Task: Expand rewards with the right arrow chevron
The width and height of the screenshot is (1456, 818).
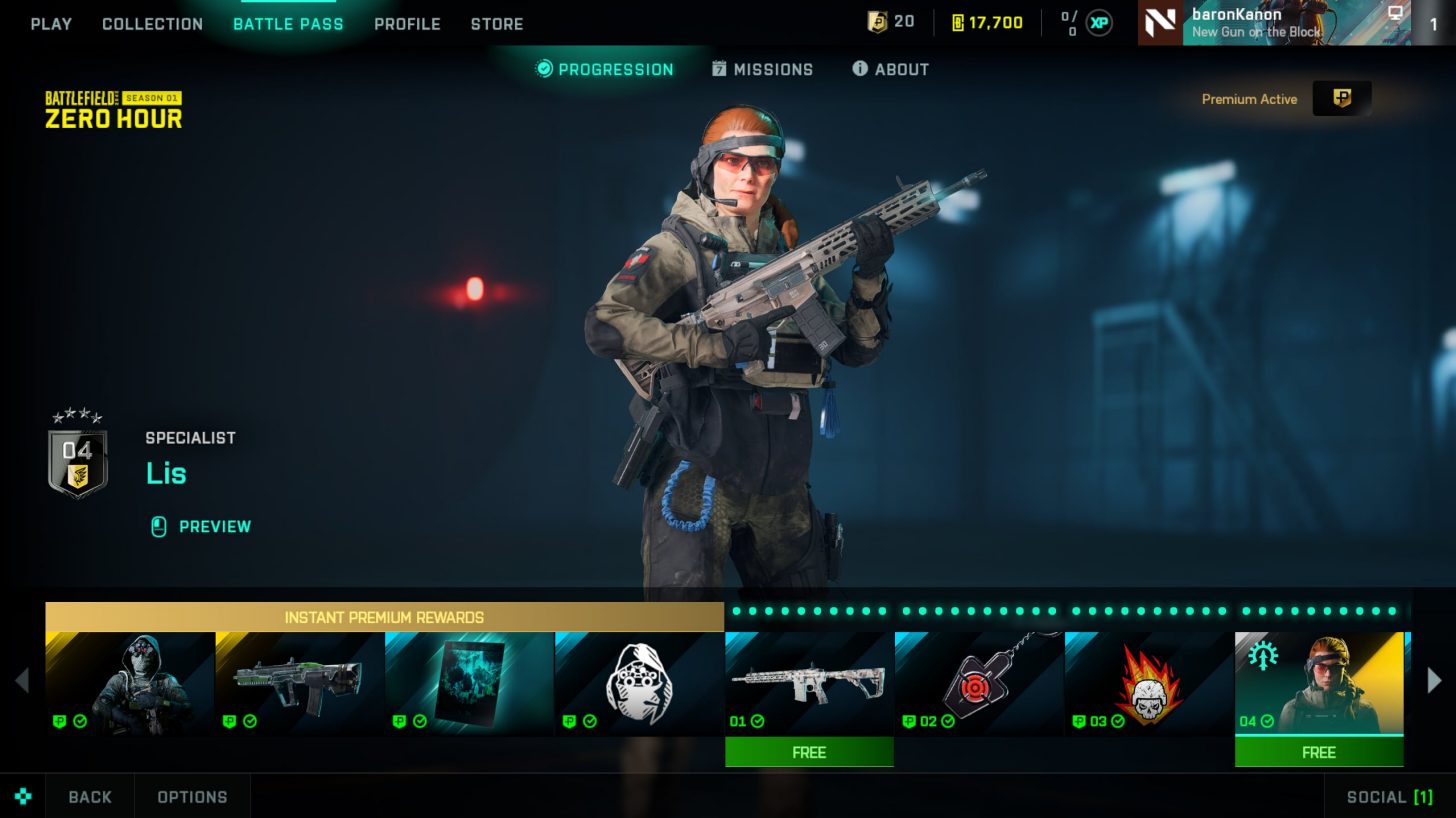Action: [1434, 681]
